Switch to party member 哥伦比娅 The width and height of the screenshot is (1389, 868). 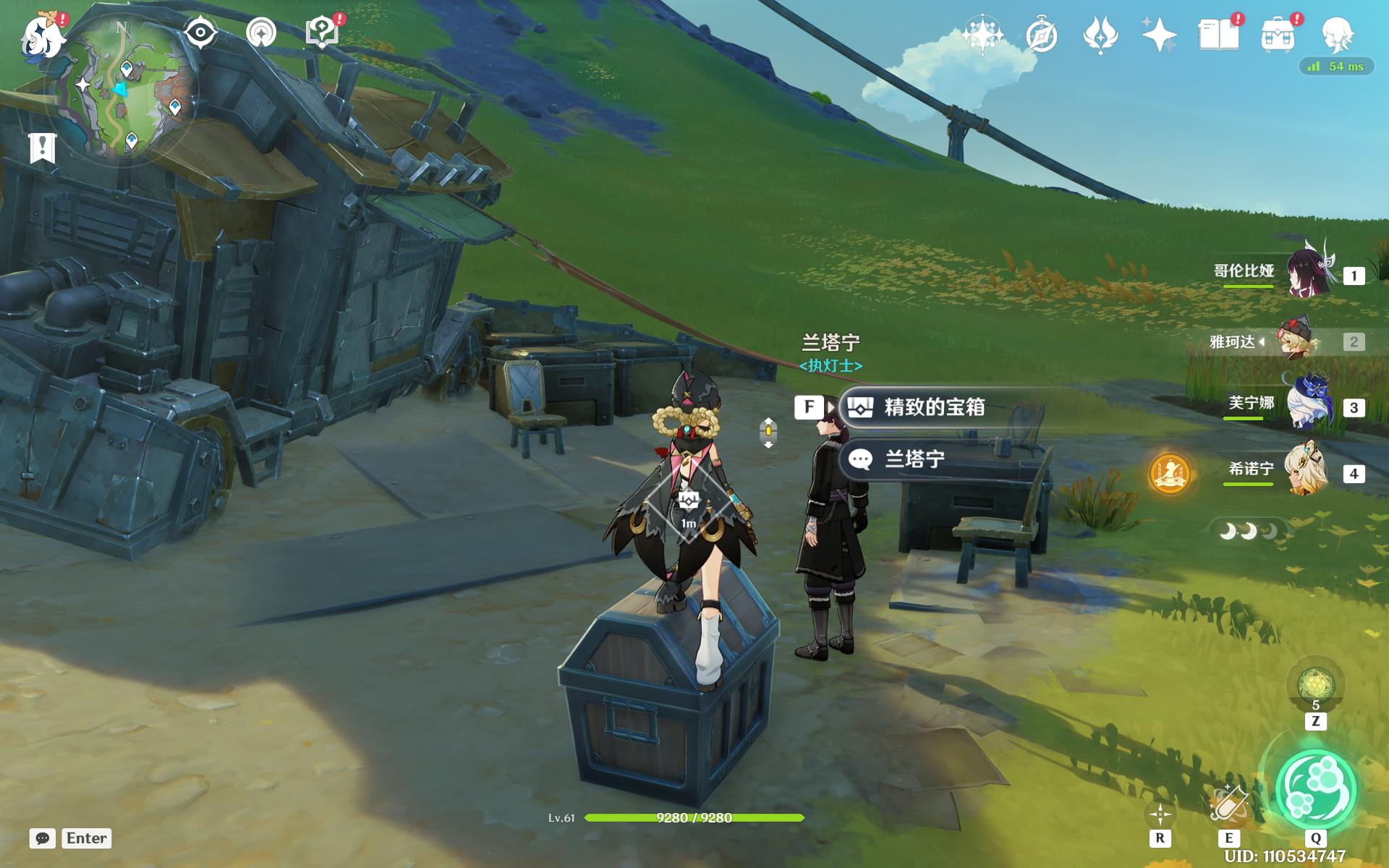(1309, 273)
